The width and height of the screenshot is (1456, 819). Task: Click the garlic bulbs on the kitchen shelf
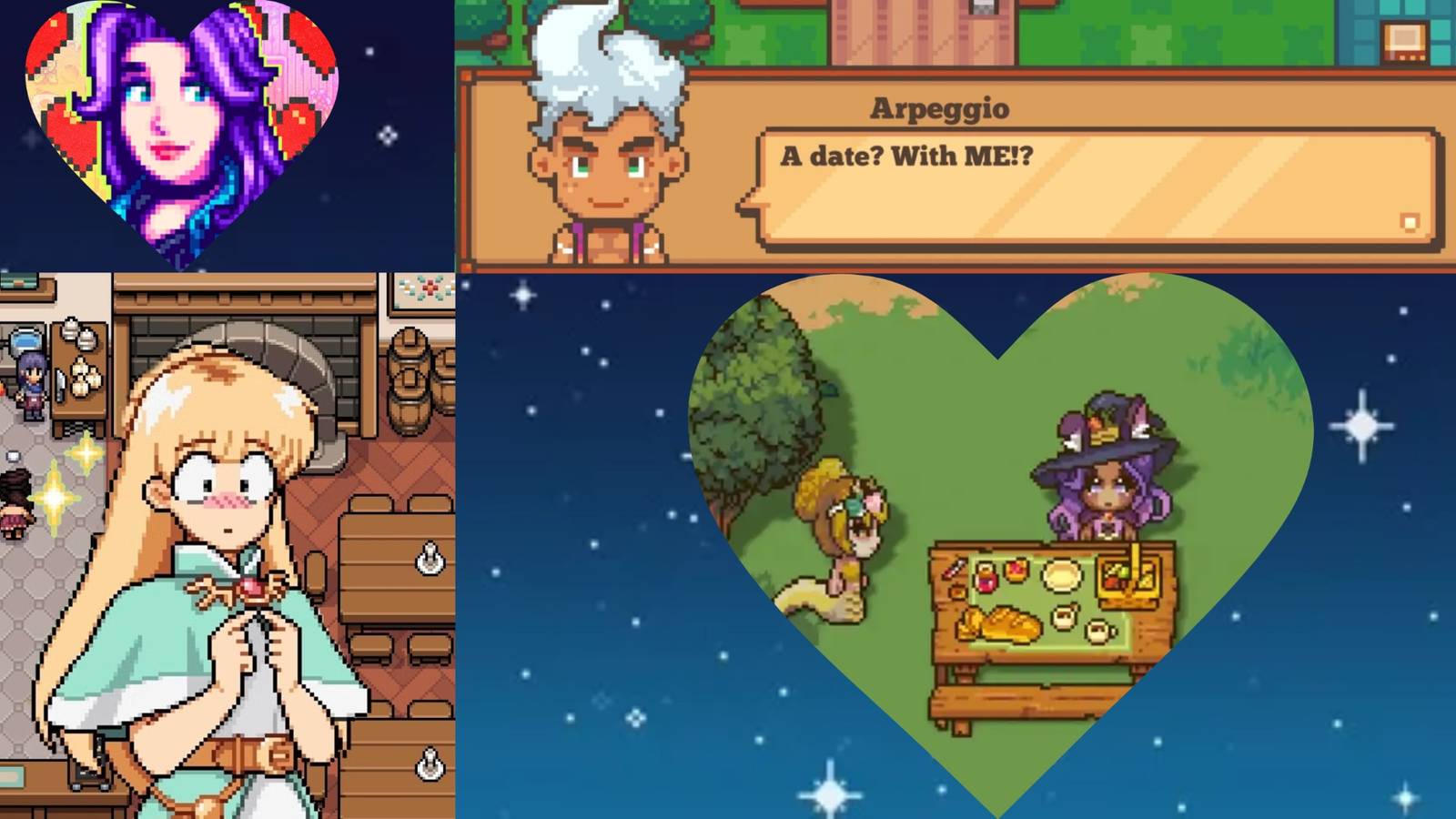[81, 378]
